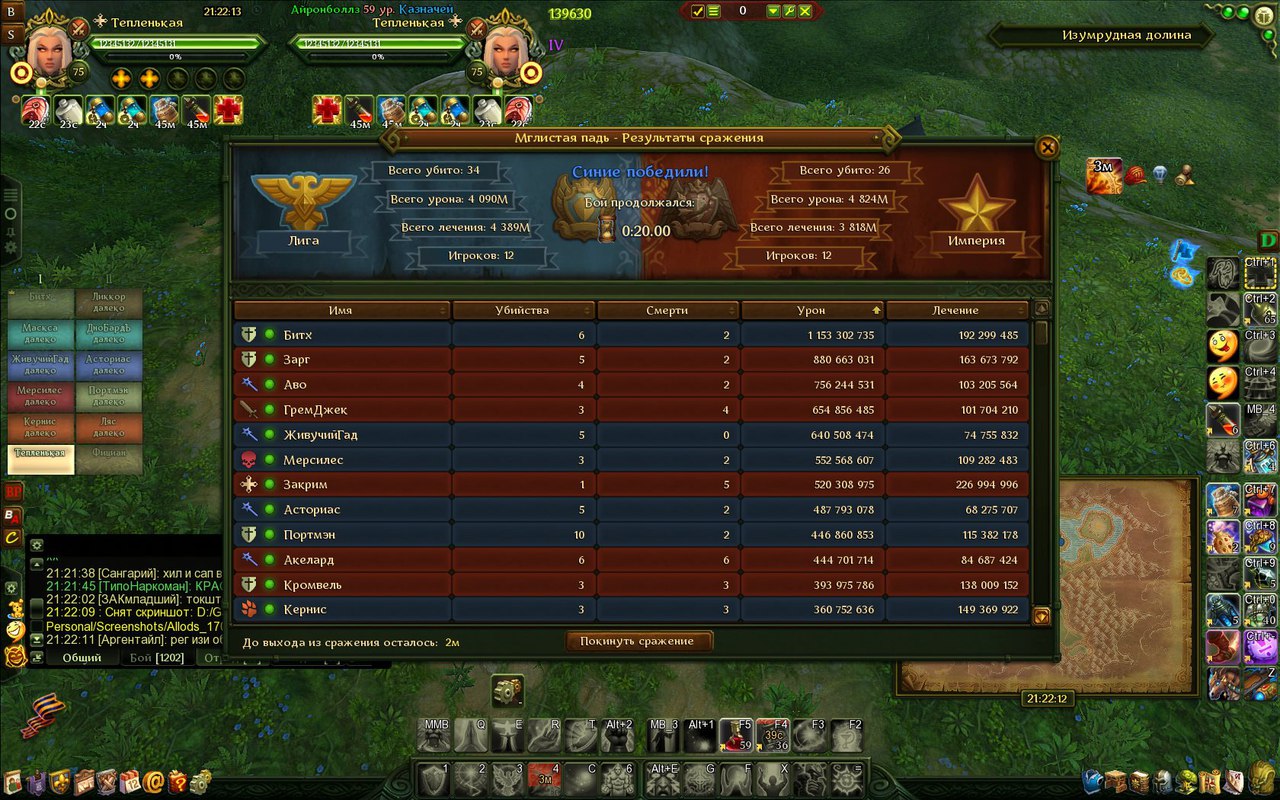Select the Мерсилес raid frame
The width and height of the screenshot is (1280, 800).
tap(40, 396)
